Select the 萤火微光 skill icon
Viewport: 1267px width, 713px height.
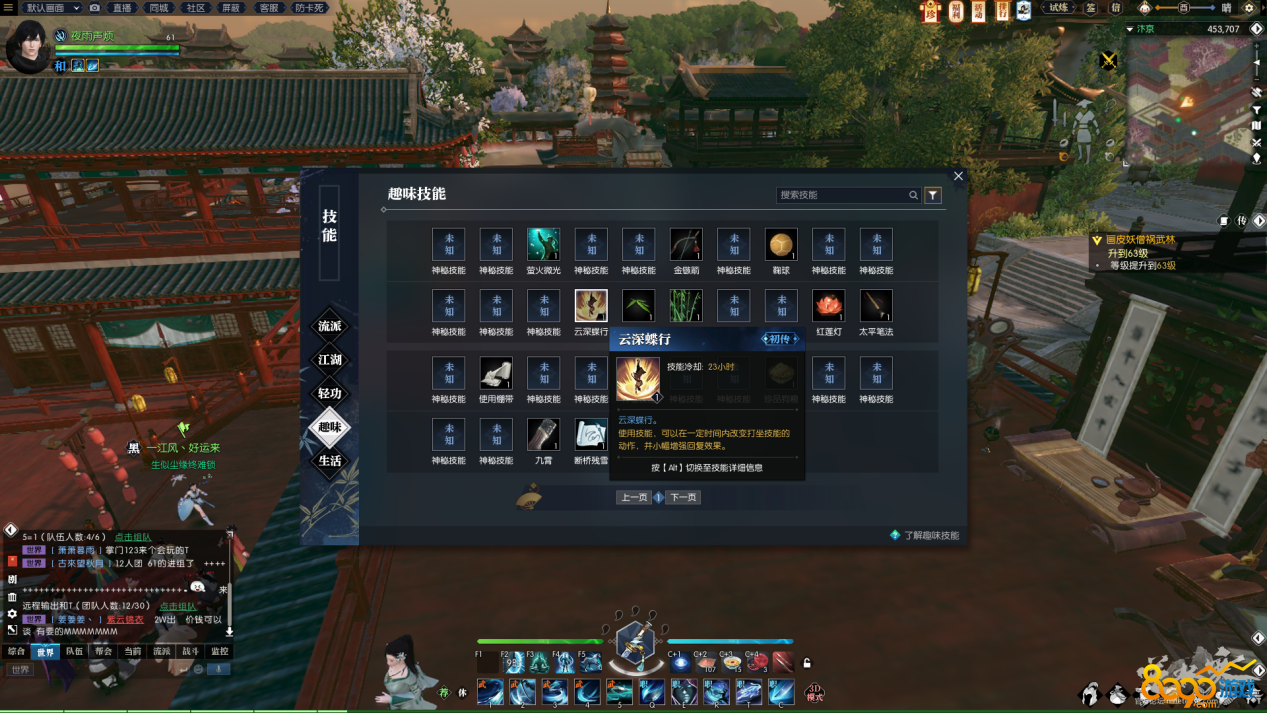(x=543, y=244)
